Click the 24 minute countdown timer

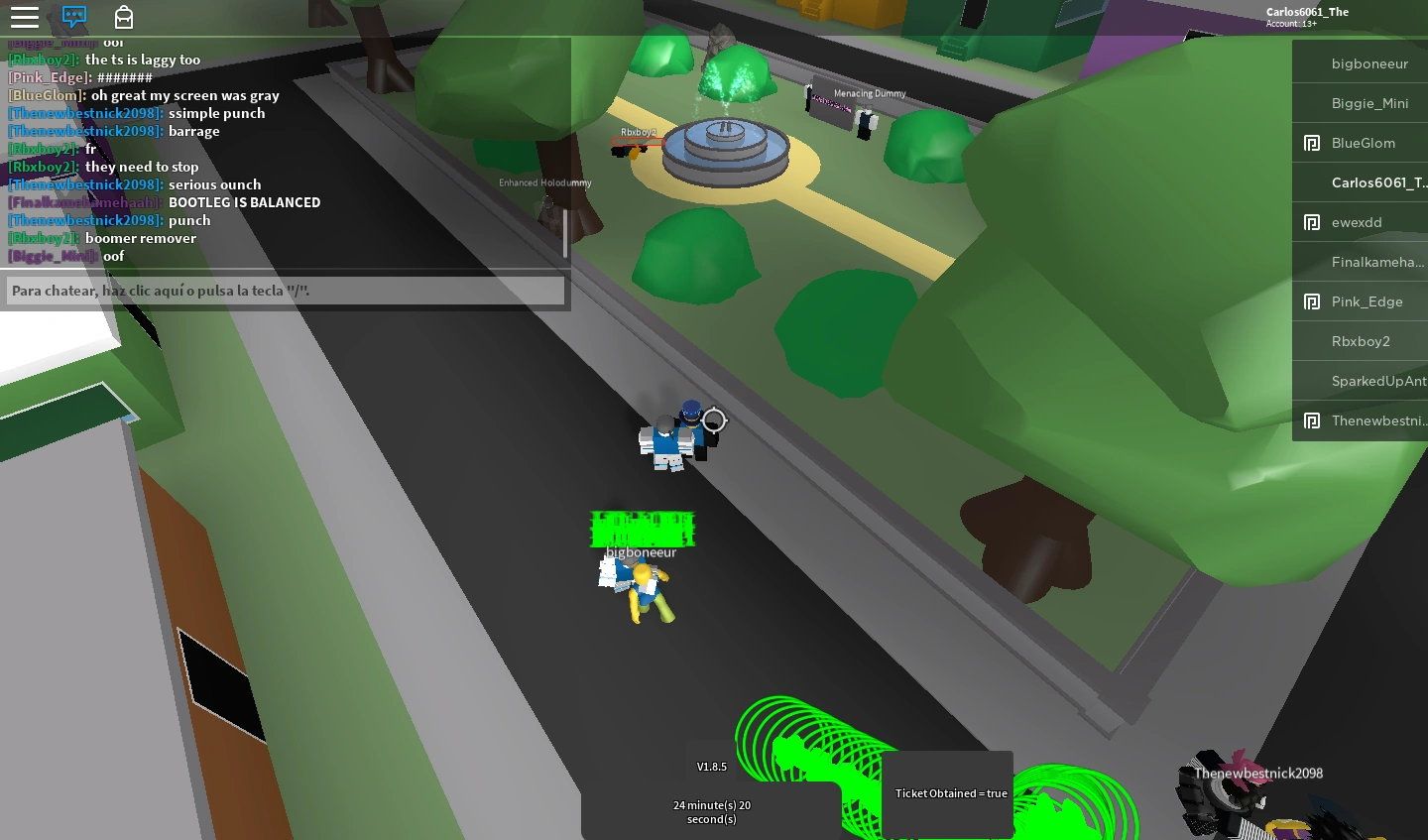(x=711, y=811)
